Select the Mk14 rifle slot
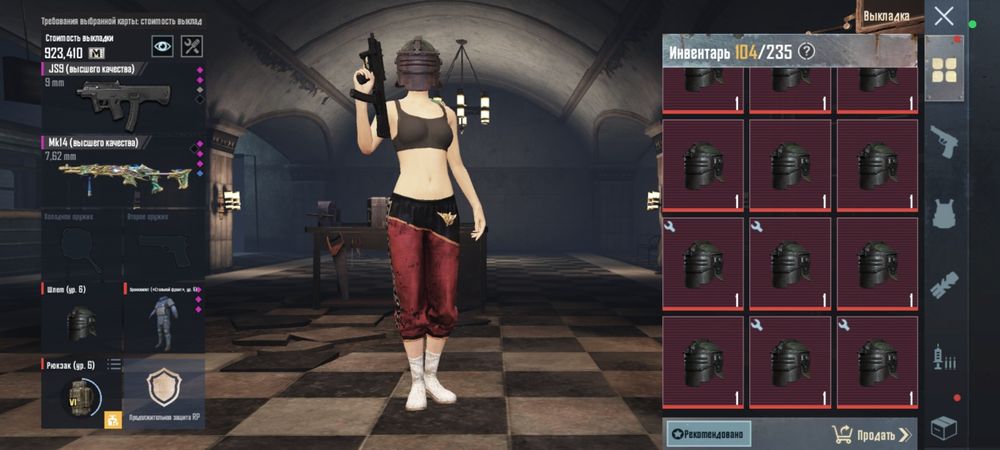Viewport: 1000px width, 450px height. pyautogui.click(x=120, y=170)
